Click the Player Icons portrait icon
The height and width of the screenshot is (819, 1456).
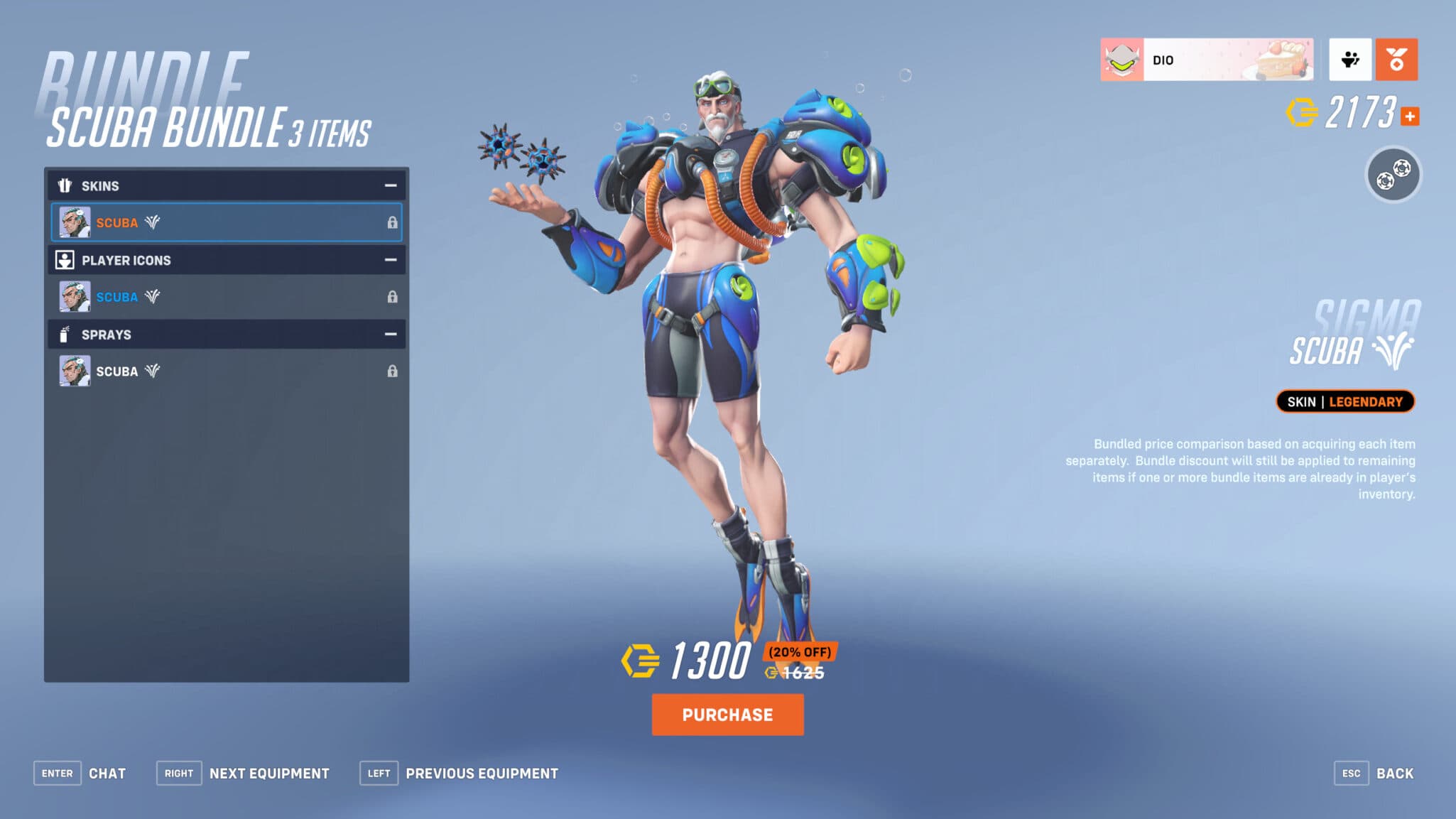pyautogui.click(x=65, y=260)
